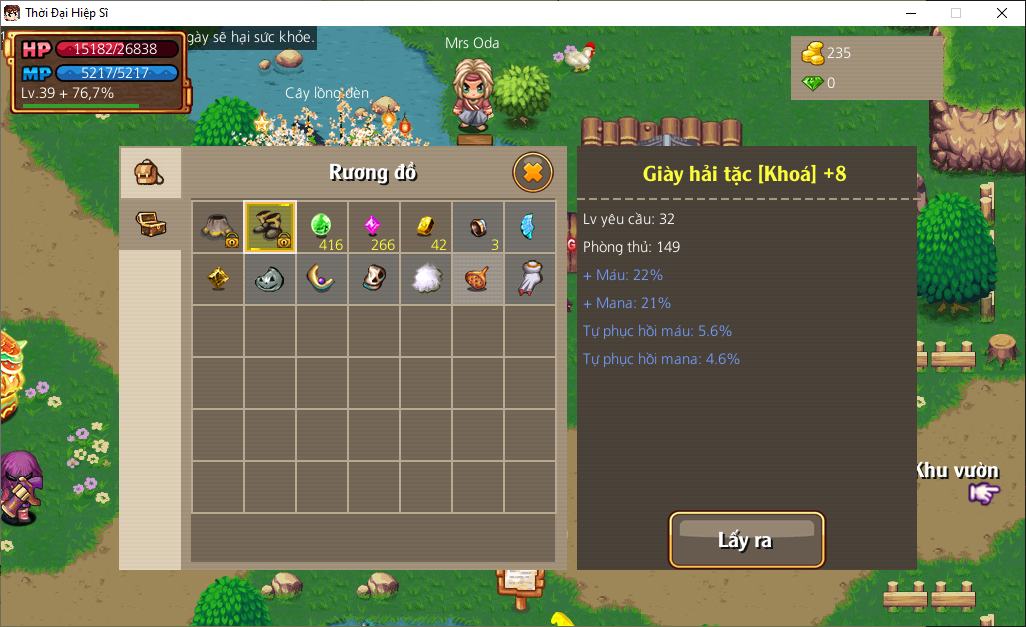Click the Khu vườn pointing hand

[984, 492]
